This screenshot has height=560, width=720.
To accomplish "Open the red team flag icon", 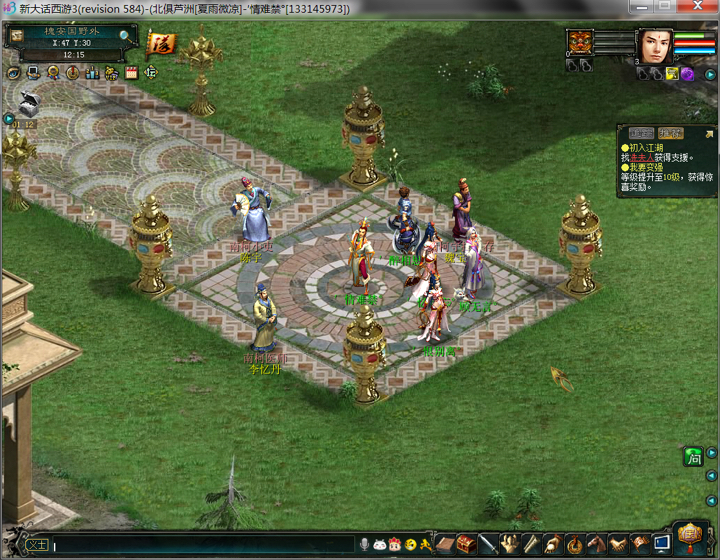I will point(161,43).
